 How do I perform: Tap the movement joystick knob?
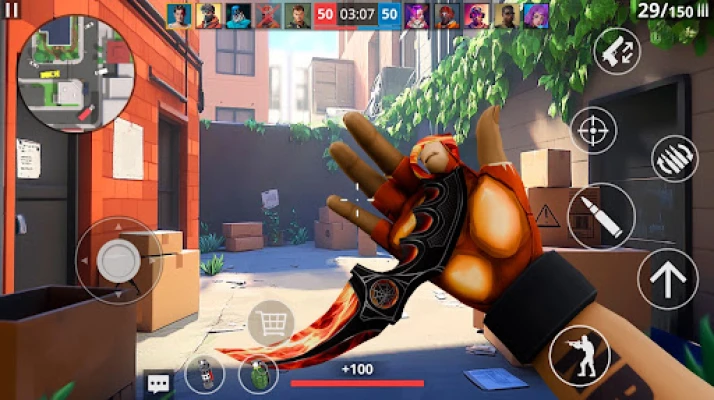pos(118,261)
